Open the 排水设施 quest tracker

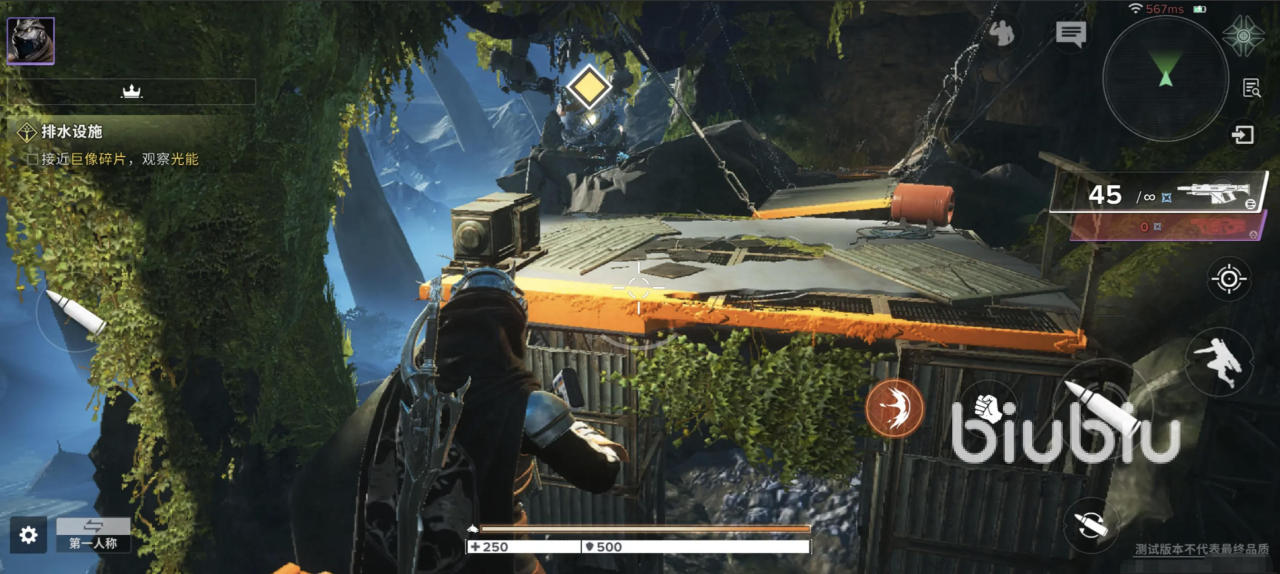[x=72, y=132]
